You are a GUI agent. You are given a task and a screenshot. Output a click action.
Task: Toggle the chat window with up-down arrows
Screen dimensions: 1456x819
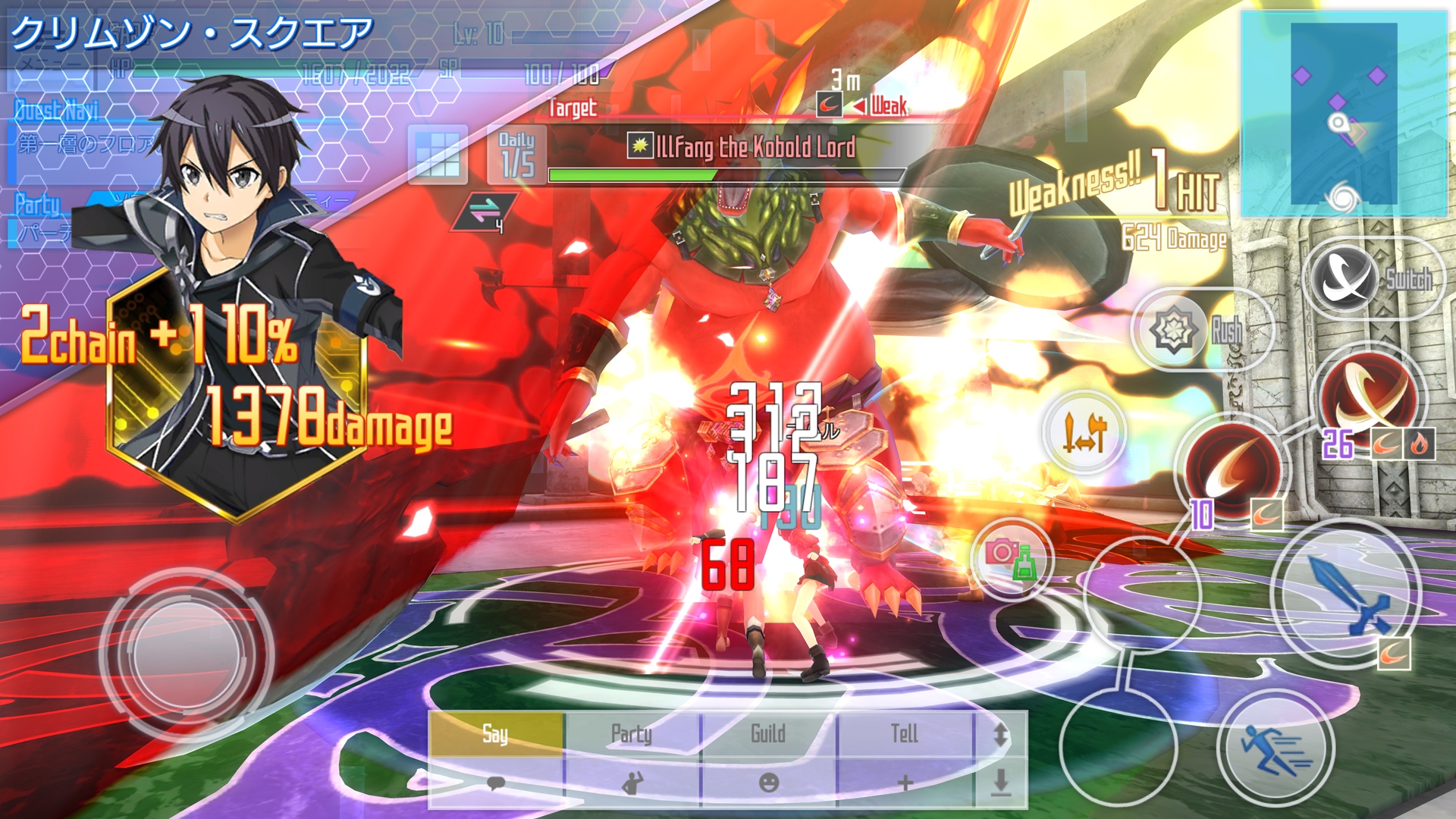coord(1001,733)
